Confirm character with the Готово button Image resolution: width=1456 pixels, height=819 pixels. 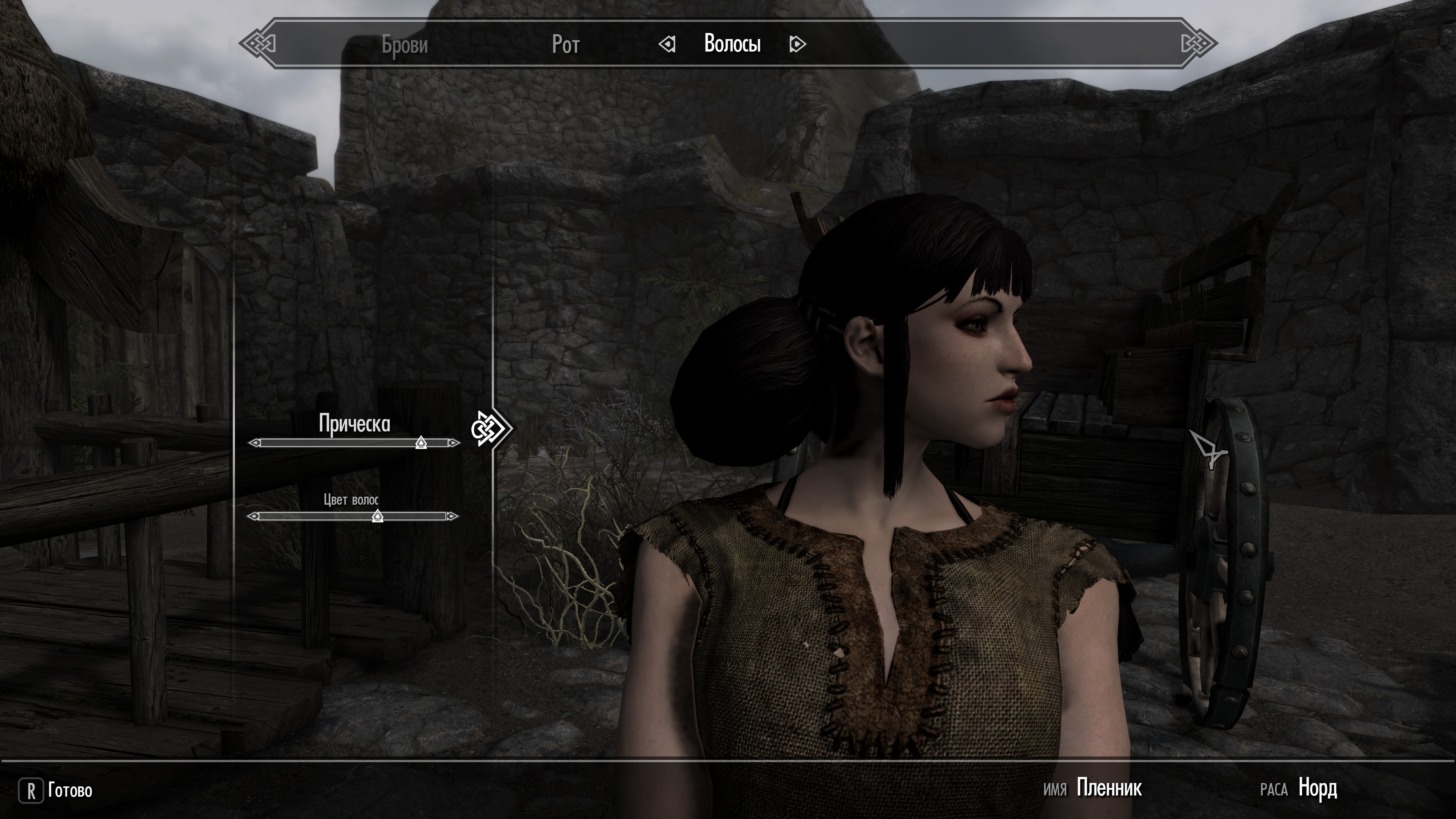(56, 790)
